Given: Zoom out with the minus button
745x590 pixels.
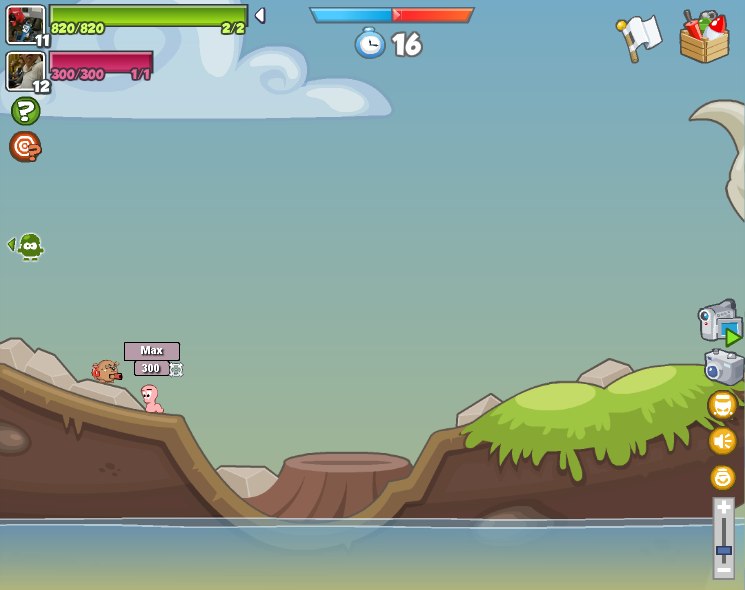Looking at the screenshot, I should 723,569.
